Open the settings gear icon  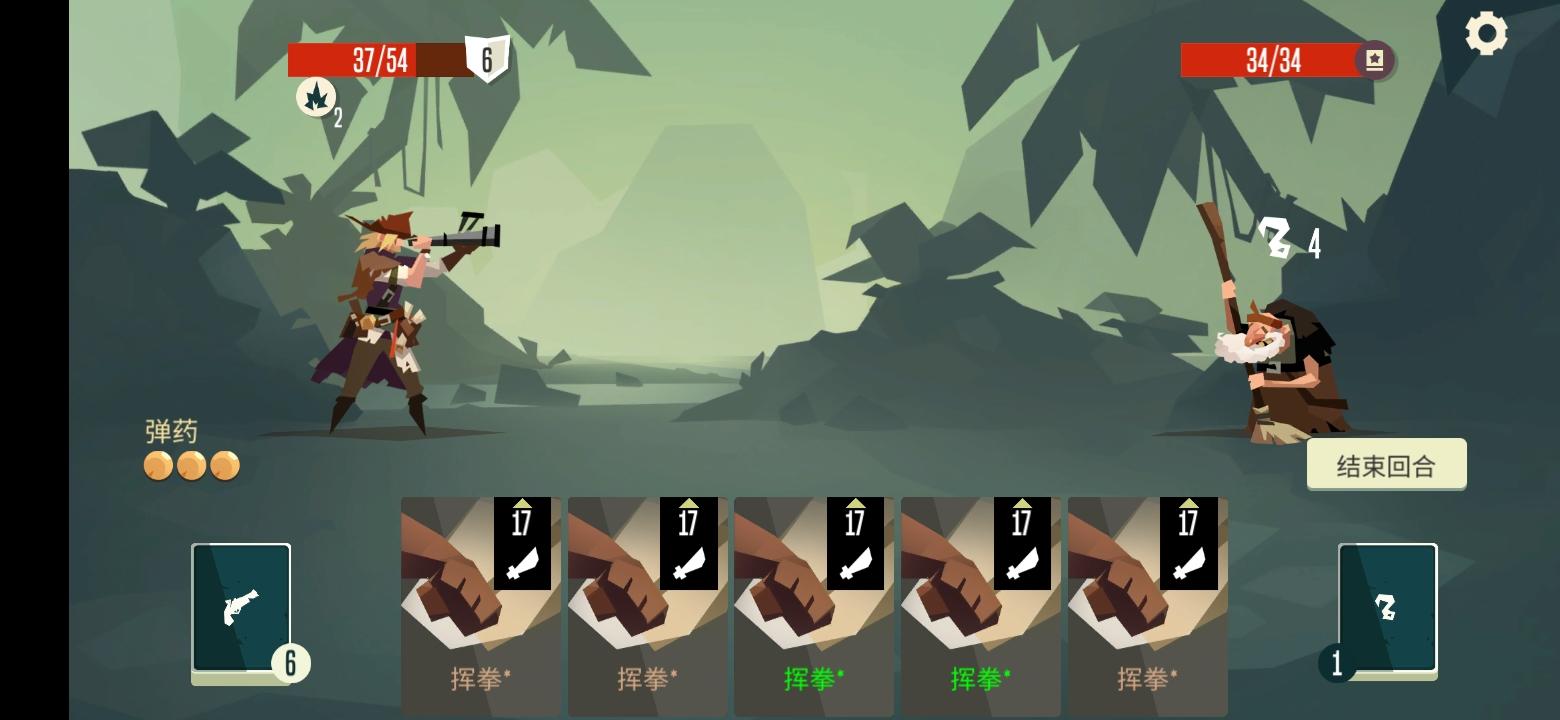[1487, 33]
